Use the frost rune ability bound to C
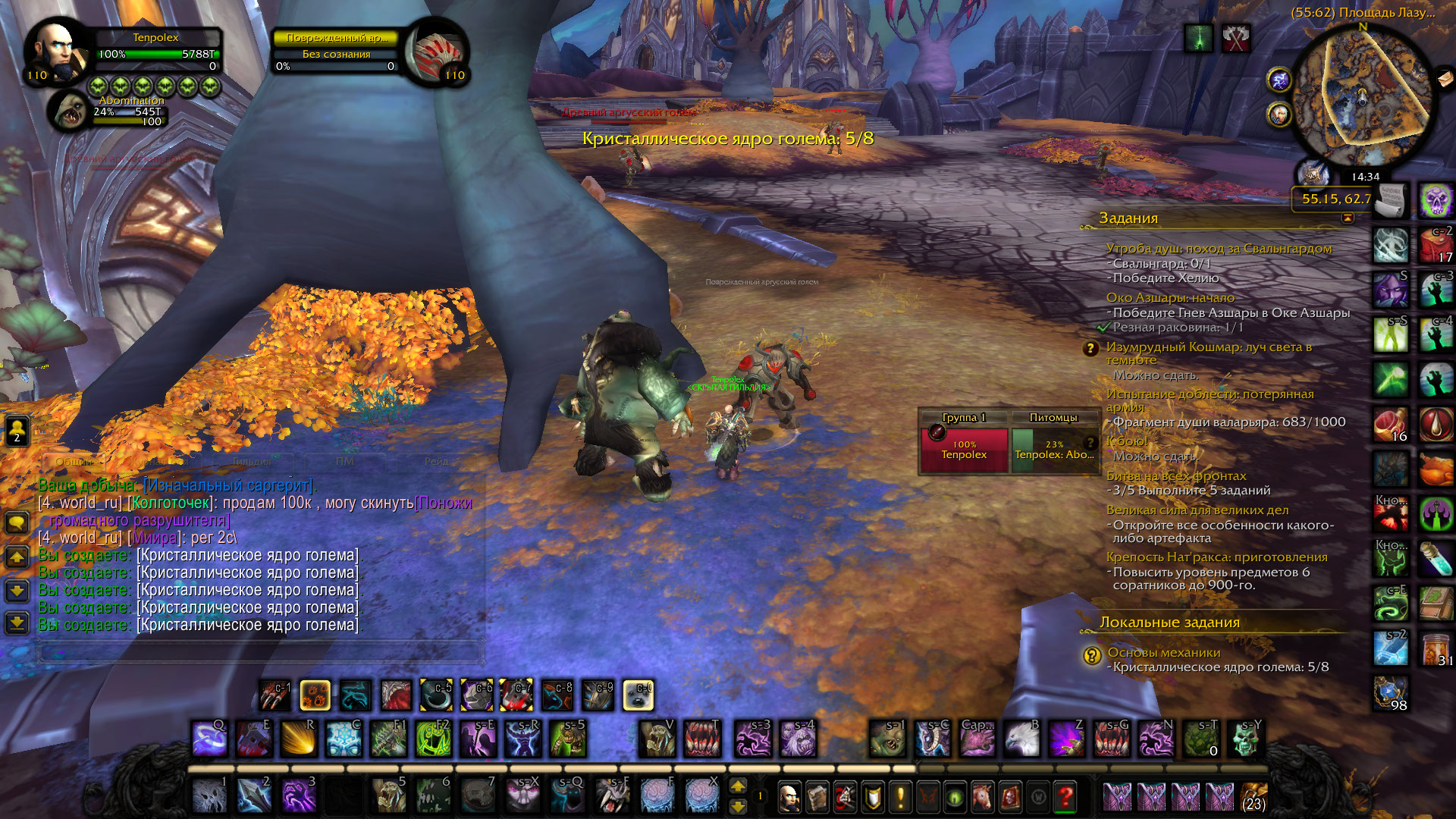Viewport: 1456px width, 819px height. [344, 738]
